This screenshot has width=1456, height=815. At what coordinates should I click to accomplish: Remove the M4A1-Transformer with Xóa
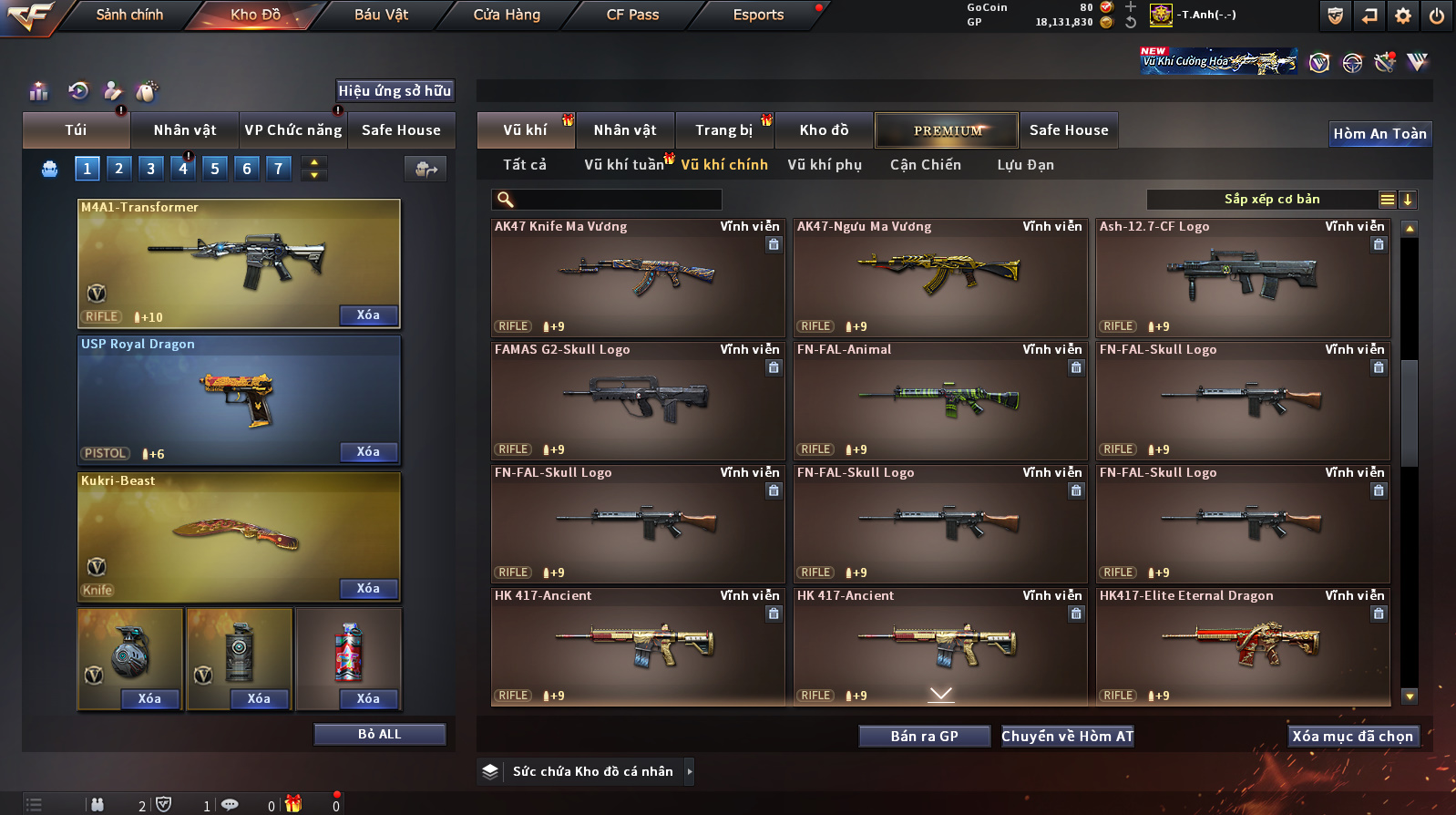click(x=368, y=315)
